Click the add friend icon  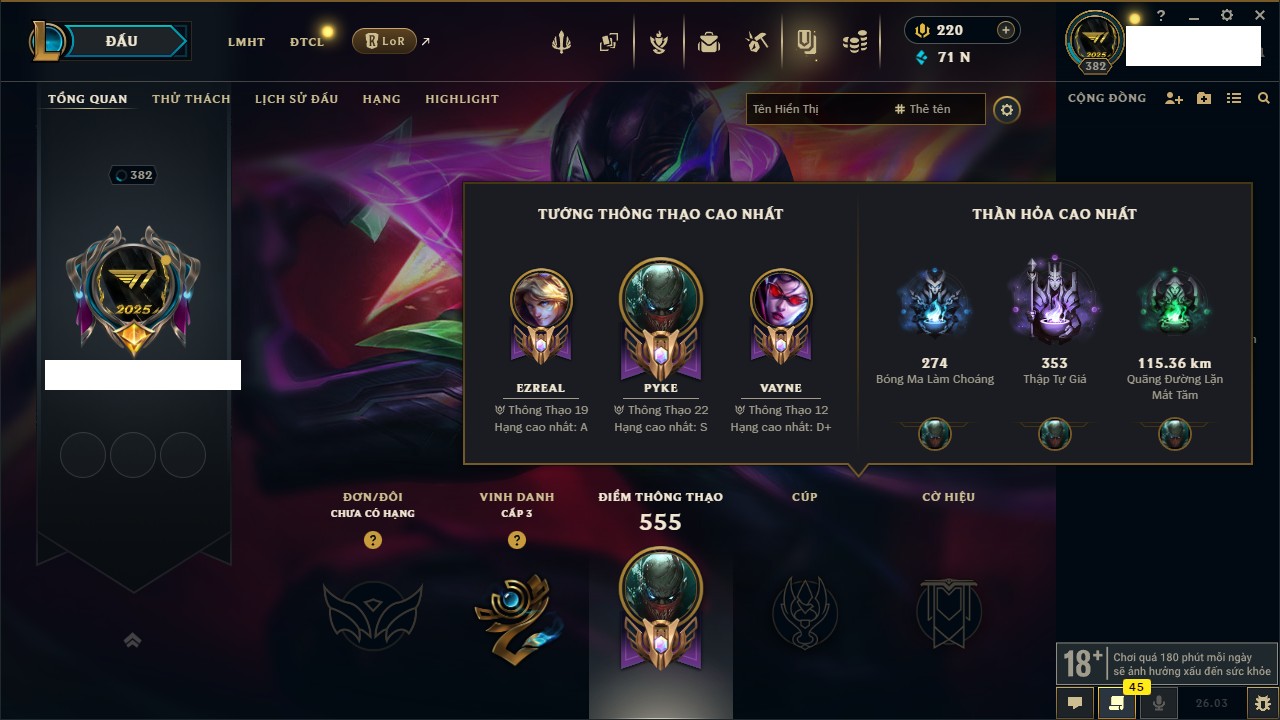click(1174, 99)
